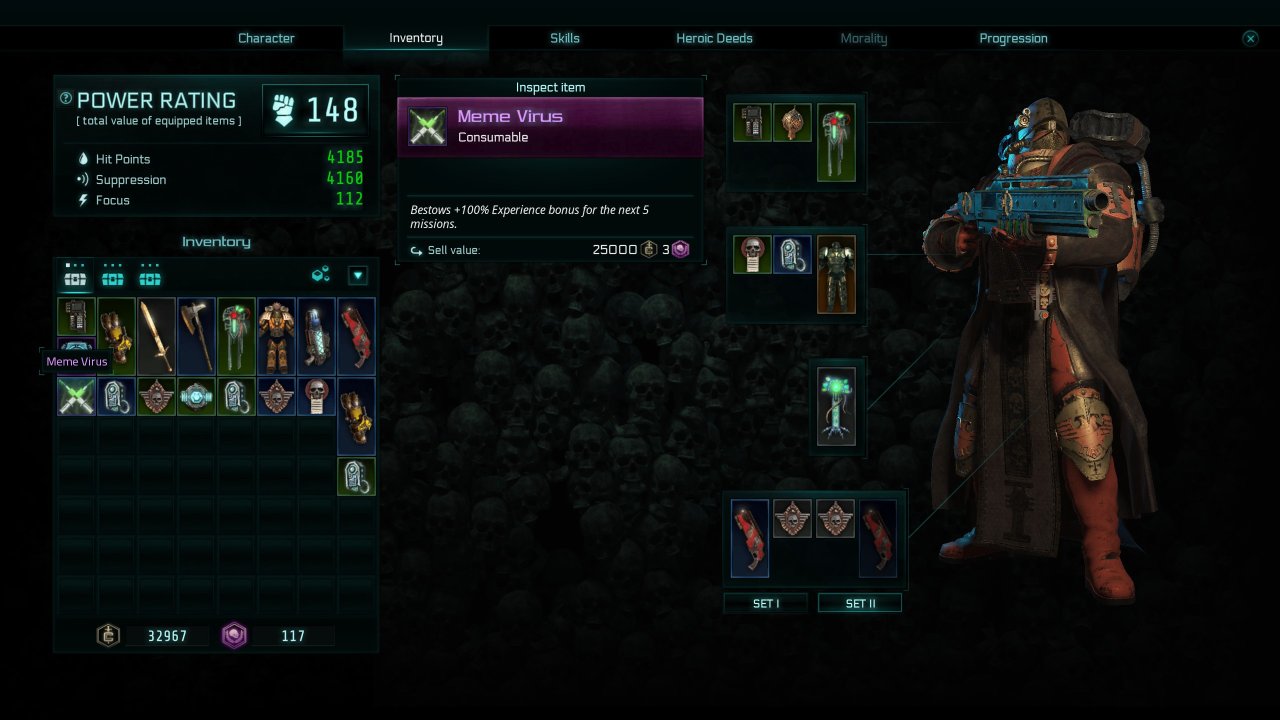Select the equipped skull purity seal slot
This screenshot has width=1280, height=720.
[752, 255]
